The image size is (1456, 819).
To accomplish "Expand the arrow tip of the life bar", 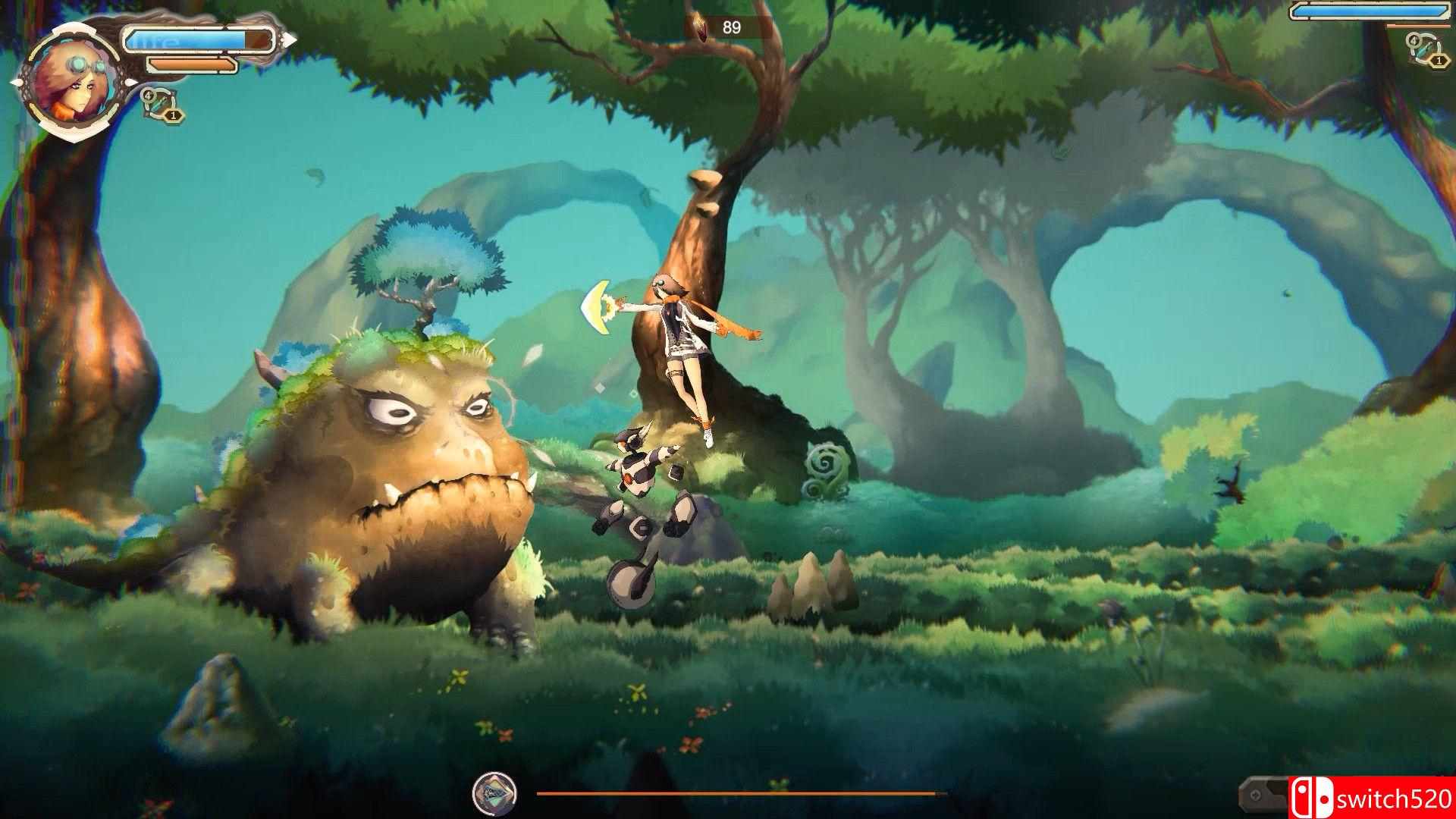I will 289,38.
